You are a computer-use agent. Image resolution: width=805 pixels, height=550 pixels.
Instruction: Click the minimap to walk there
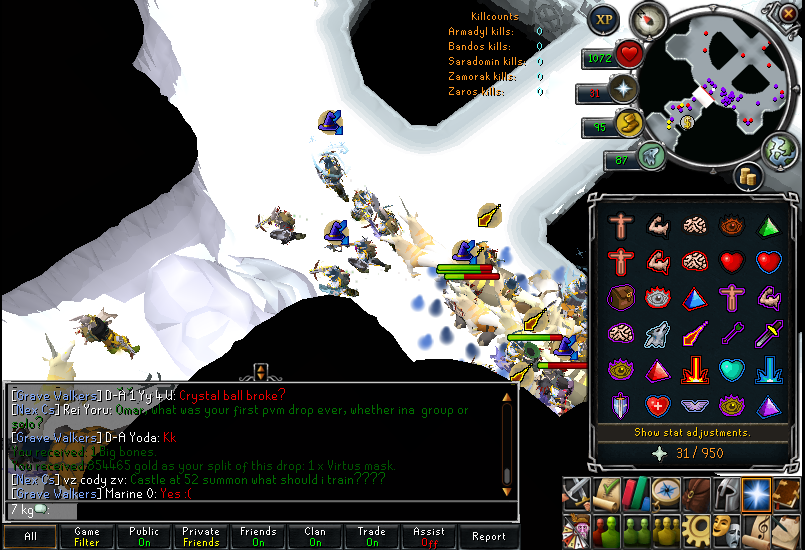click(x=711, y=88)
